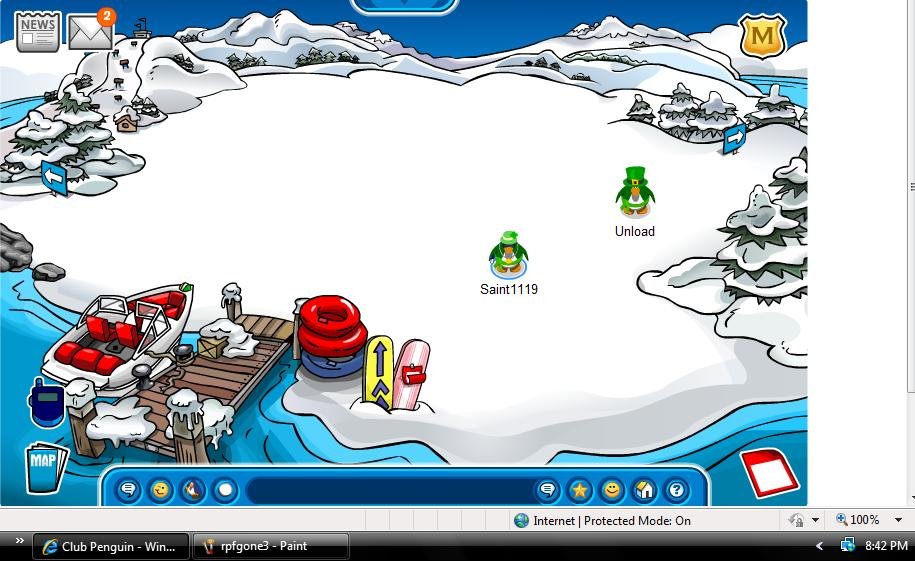Click the gold moderator M badge

tap(762, 36)
